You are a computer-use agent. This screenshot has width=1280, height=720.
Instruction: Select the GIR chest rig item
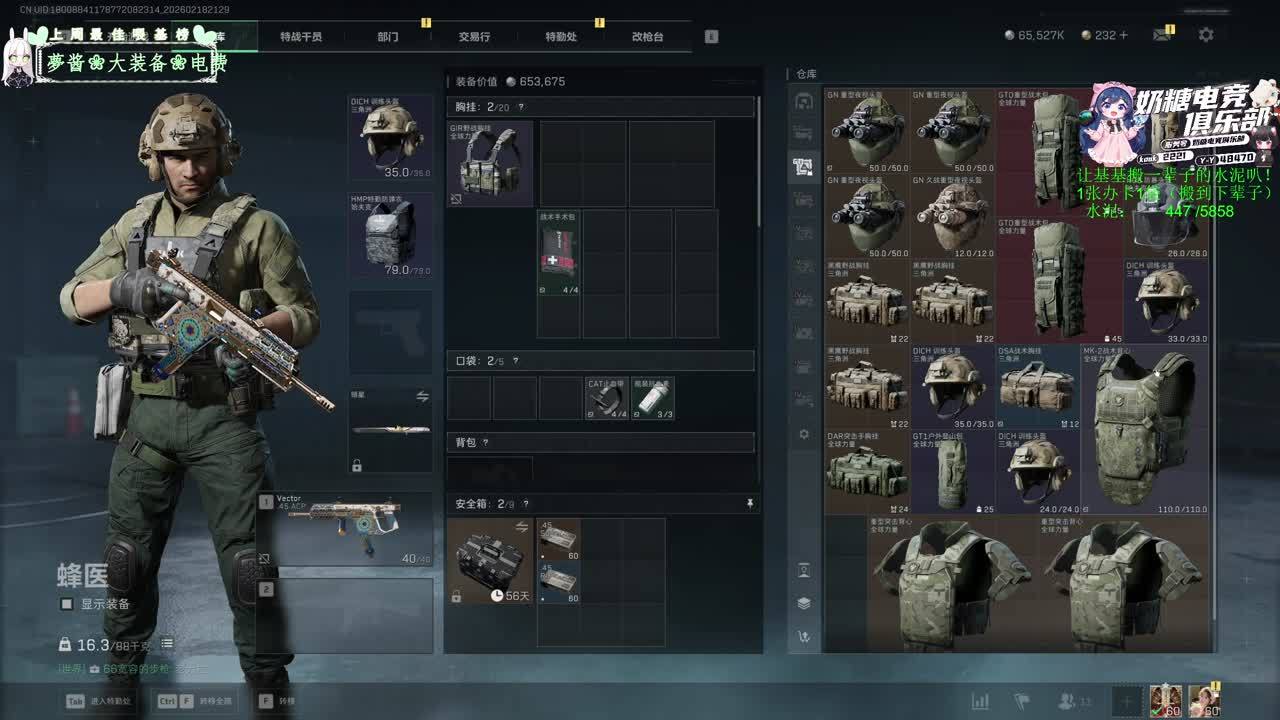pyautogui.click(x=490, y=163)
